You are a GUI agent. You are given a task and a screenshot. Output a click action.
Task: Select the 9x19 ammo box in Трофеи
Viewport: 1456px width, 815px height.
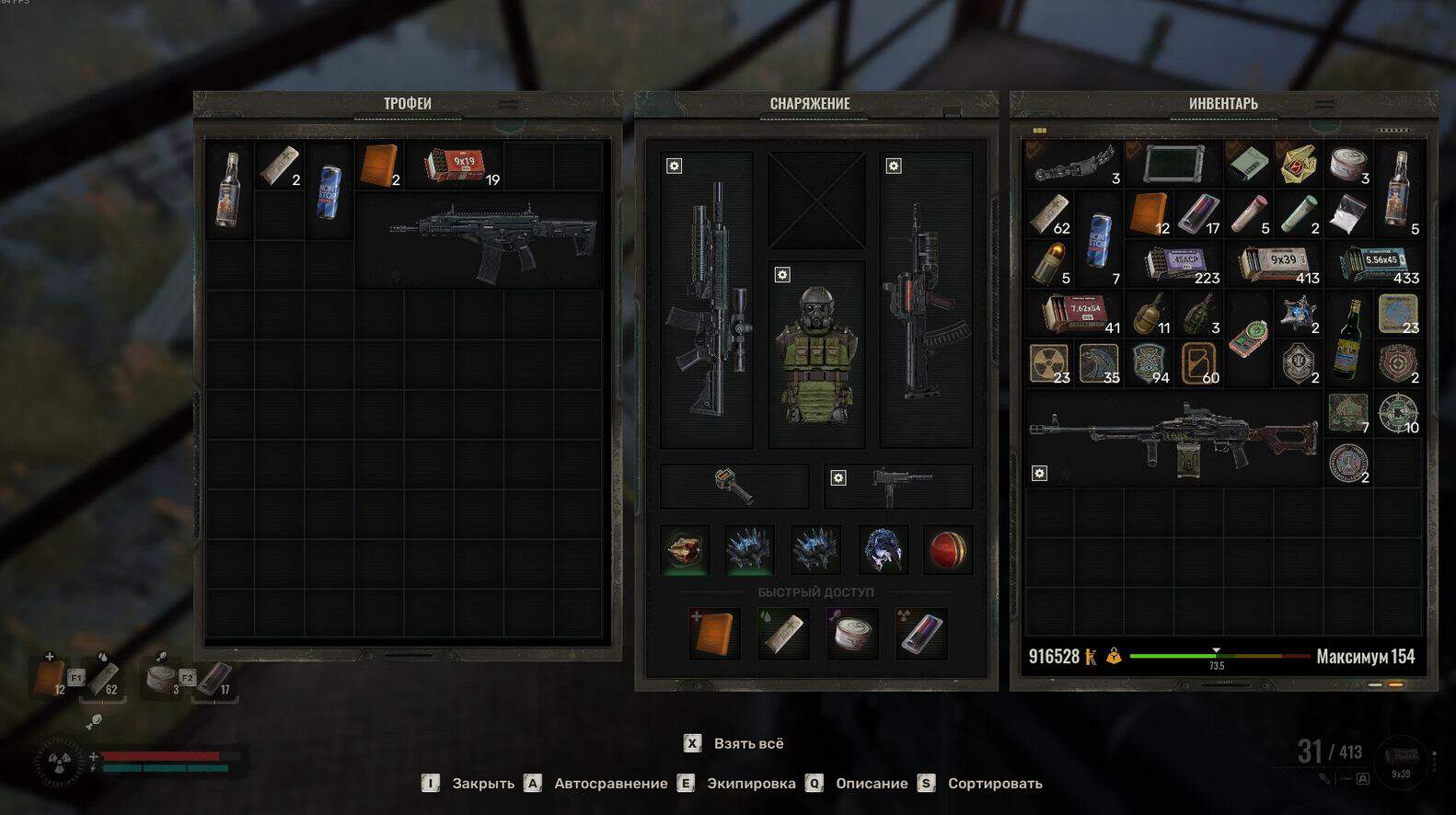(456, 166)
